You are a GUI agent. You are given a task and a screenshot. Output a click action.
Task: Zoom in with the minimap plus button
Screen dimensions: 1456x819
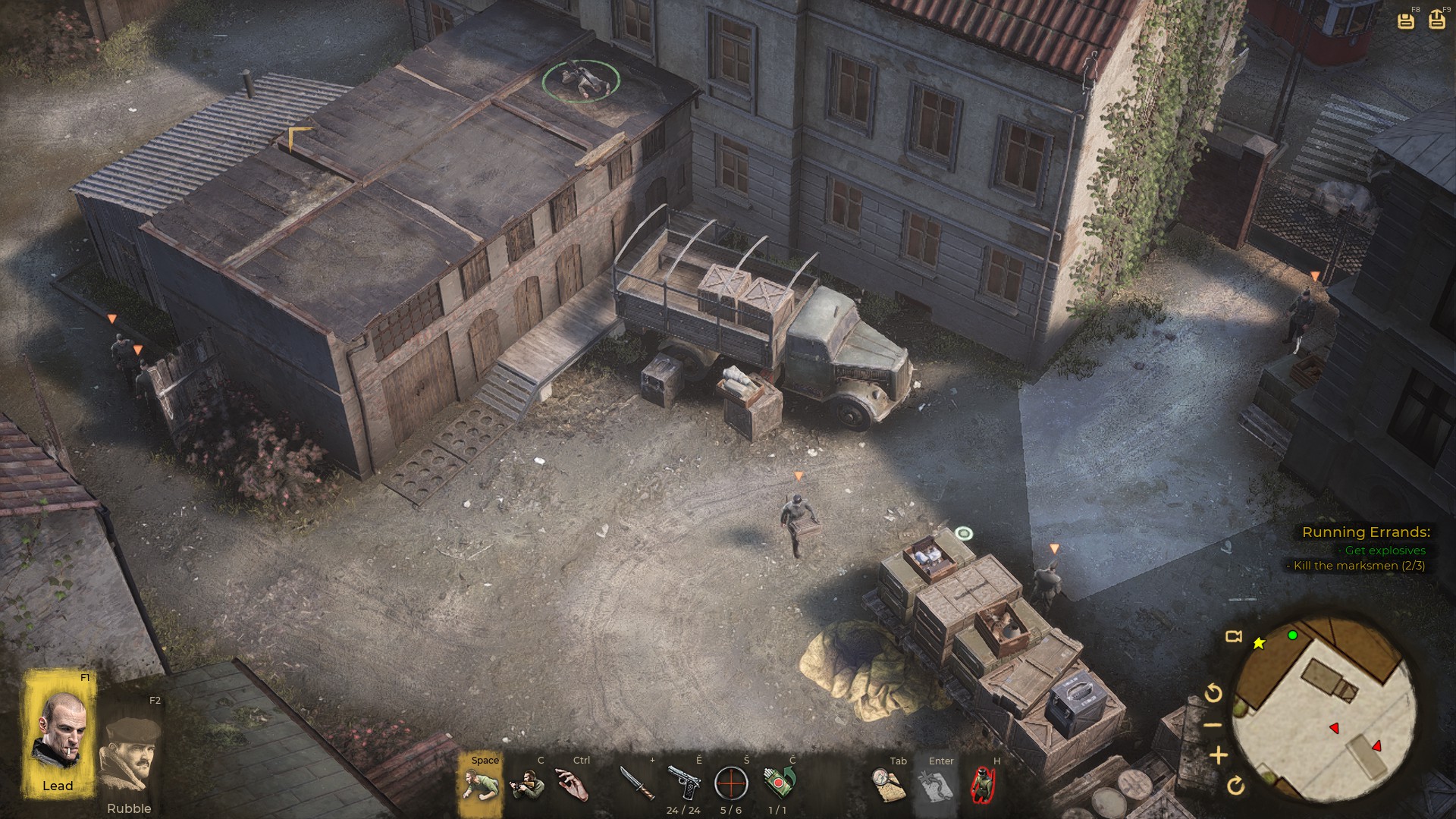1218,755
